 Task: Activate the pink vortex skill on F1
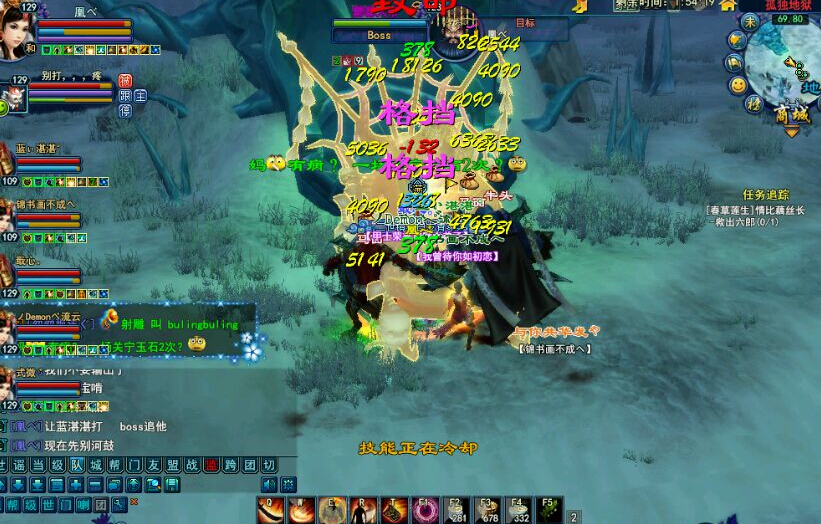pos(426,510)
